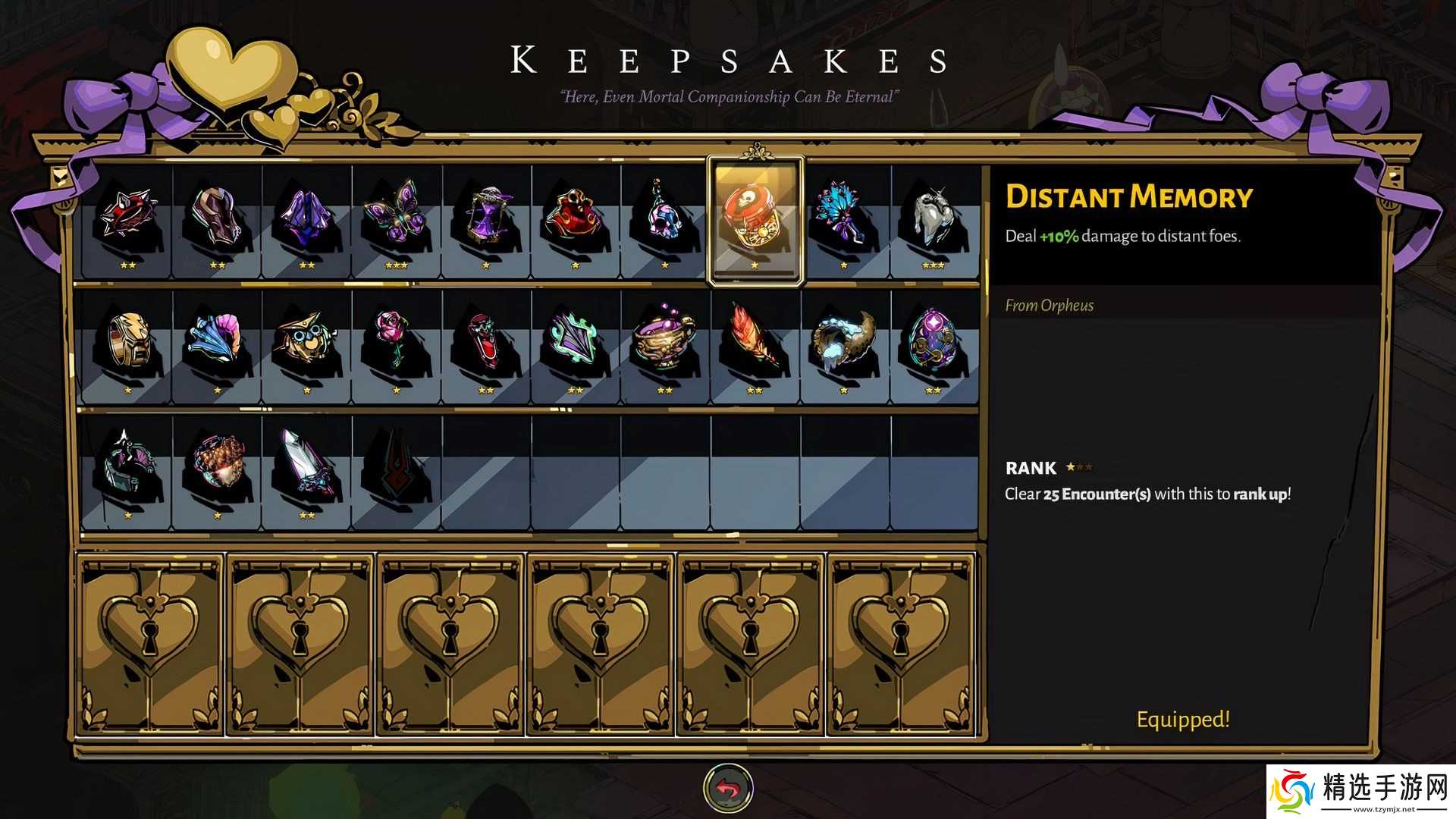Image resolution: width=1456 pixels, height=819 pixels.
Task: Choose the white crystal shard keepsake
Action: pyautogui.click(x=307, y=466)
